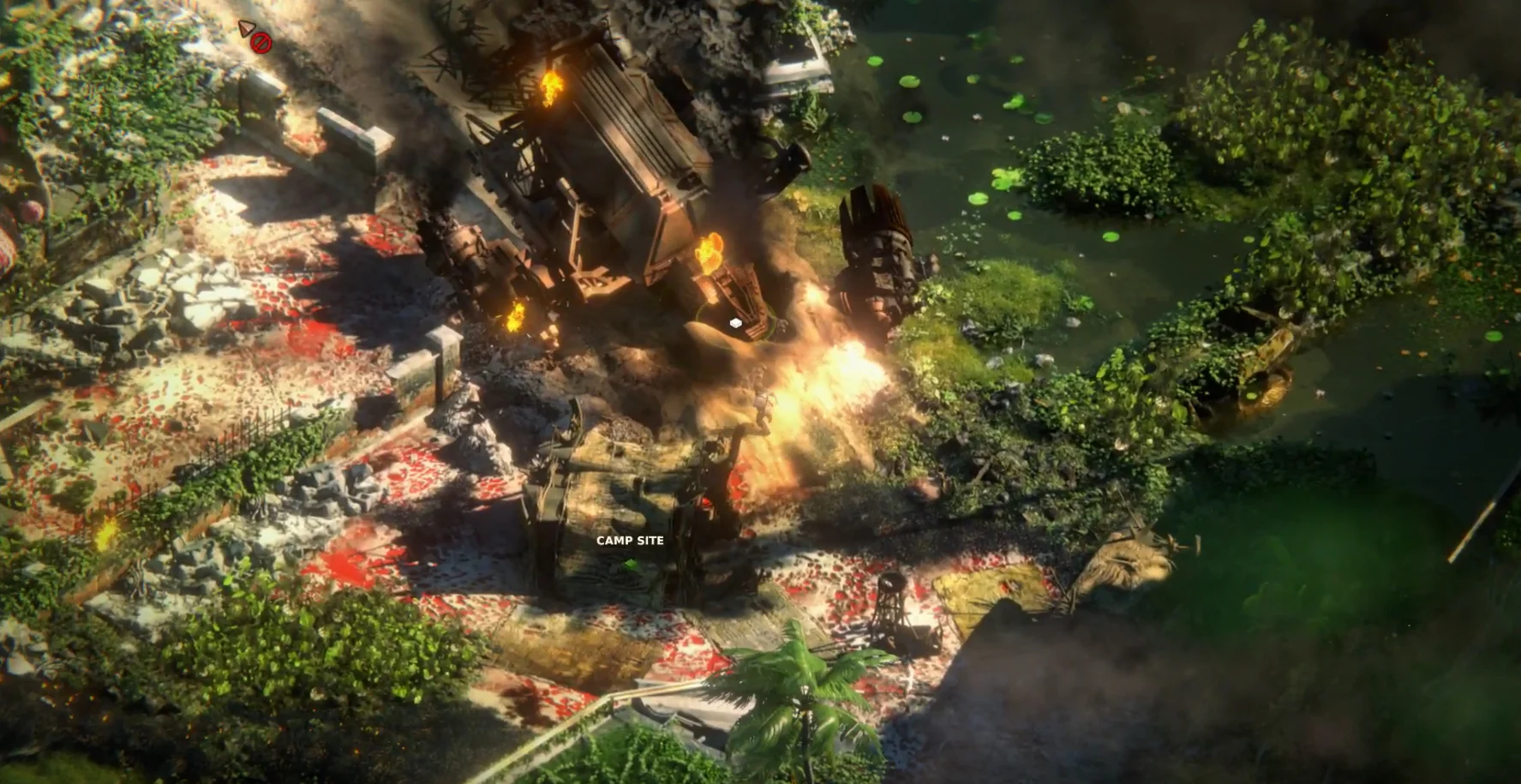Click the green marker under CAMP SITE
This screenshot has height=784, width=1521.
click(x=631, y=564)
